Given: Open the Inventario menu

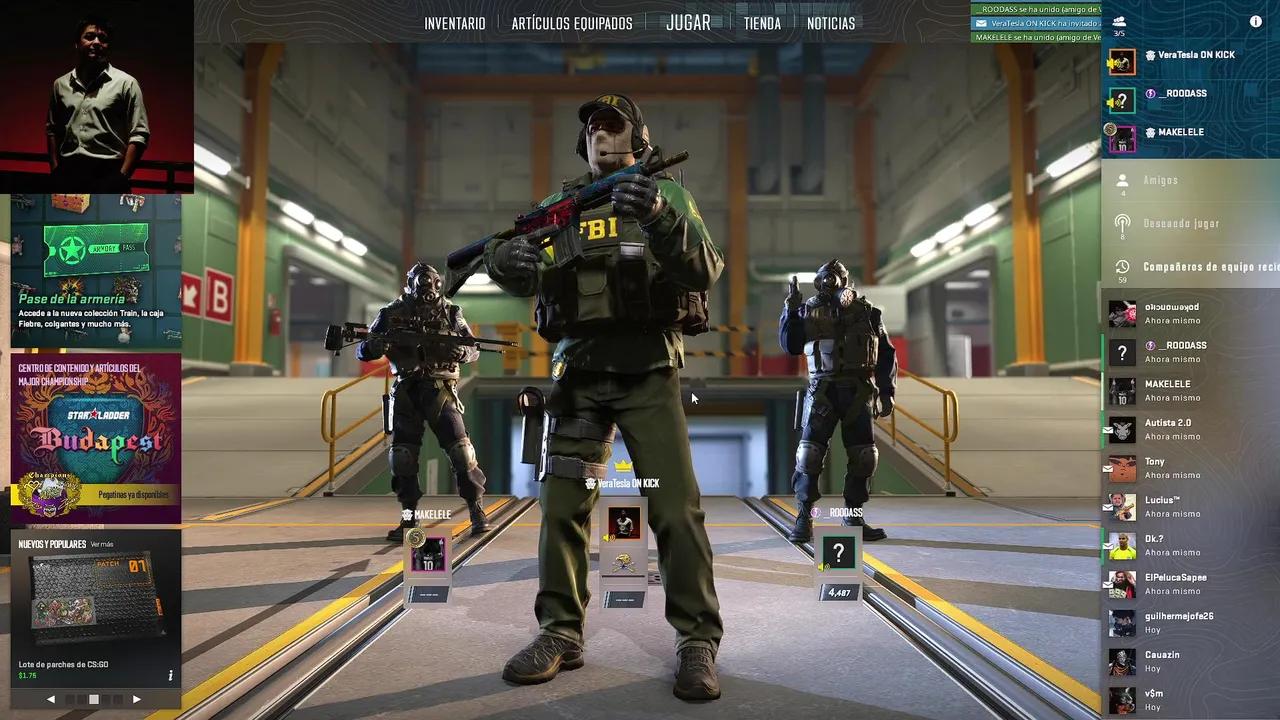Looking at the screenshot, I should point(455,23).
